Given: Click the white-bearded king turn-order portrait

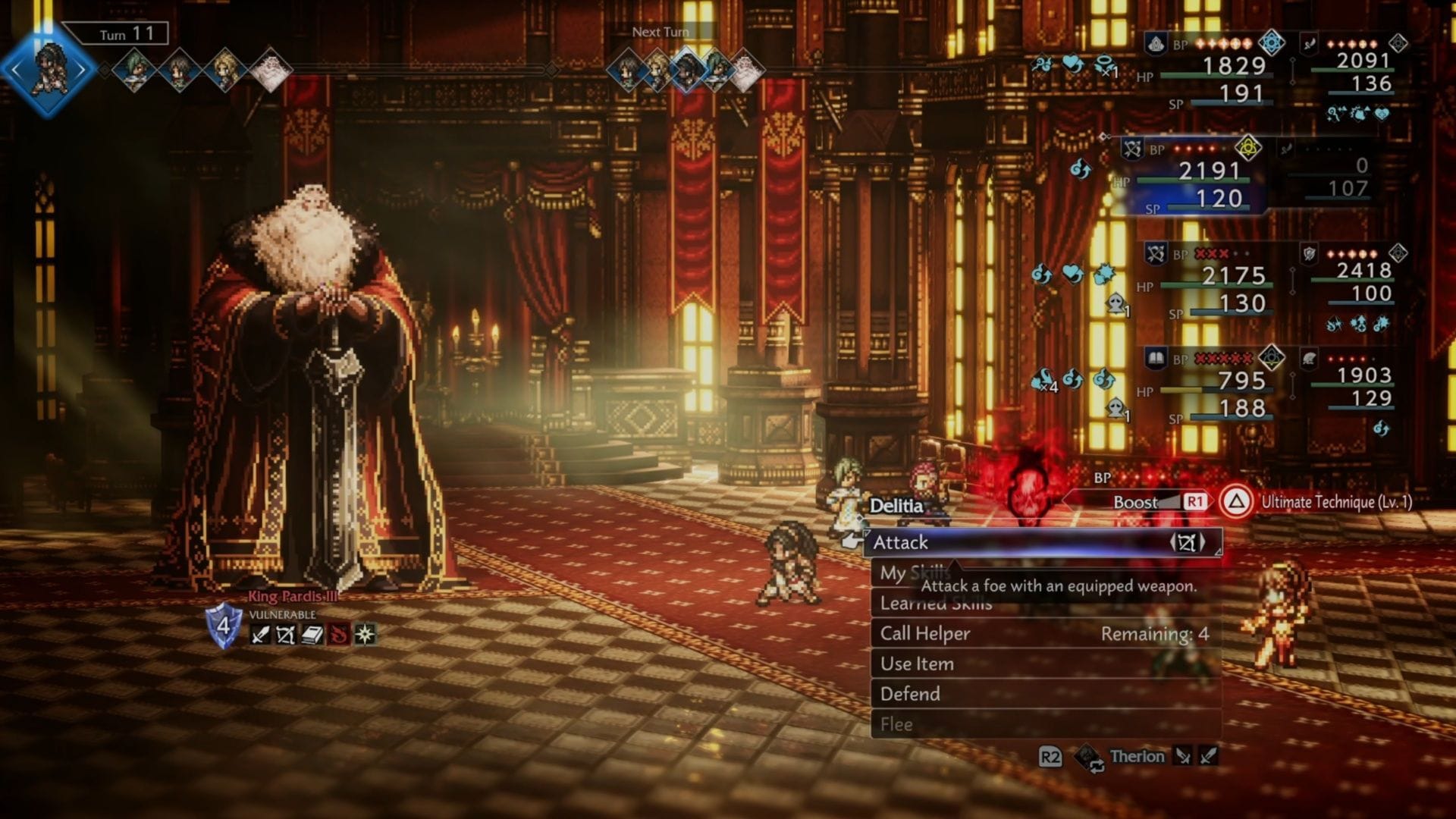Looking at the screenshot, I should tap(269, 71).
